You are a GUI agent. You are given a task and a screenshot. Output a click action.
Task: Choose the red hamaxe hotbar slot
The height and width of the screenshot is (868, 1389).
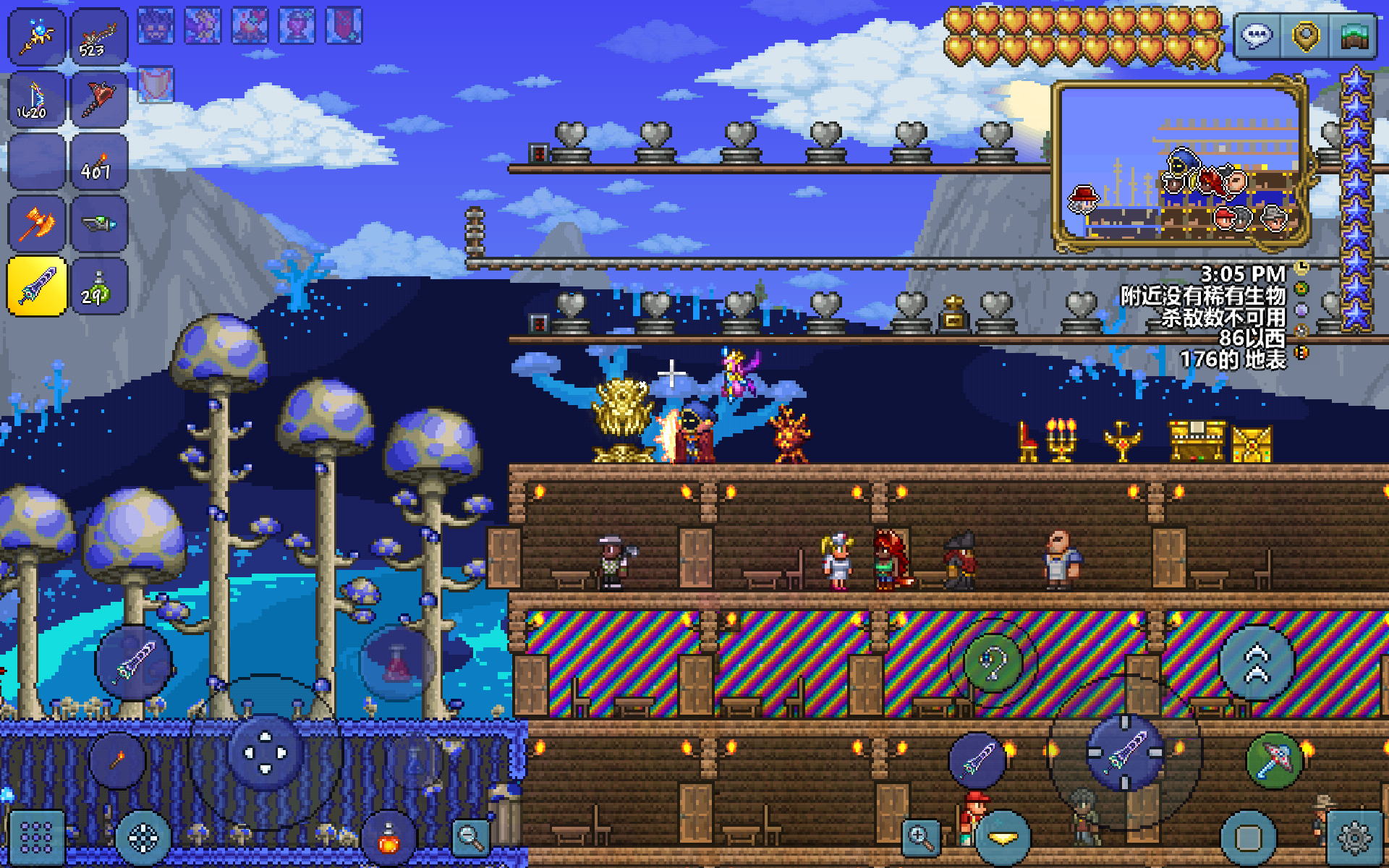pyautogui.click(x=99, y=100)
